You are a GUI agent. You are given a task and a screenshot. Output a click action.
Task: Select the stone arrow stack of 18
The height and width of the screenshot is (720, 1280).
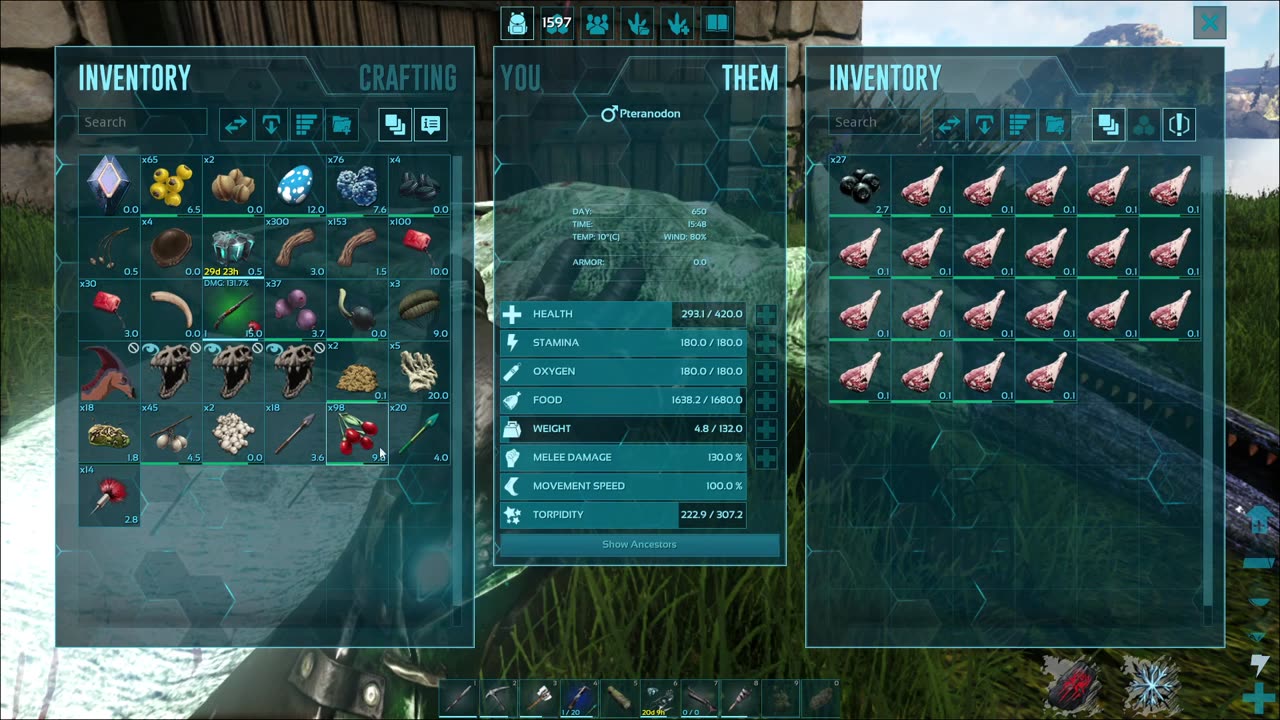coord(295,433)
